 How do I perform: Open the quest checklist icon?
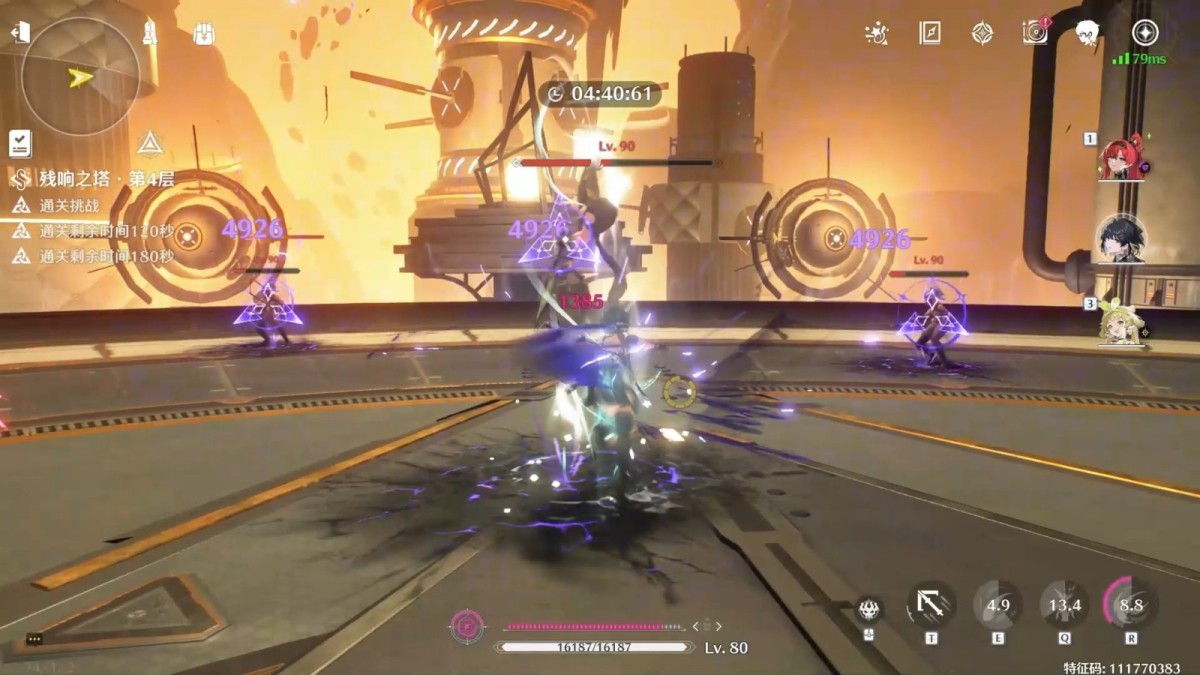[x=19, y=143]
